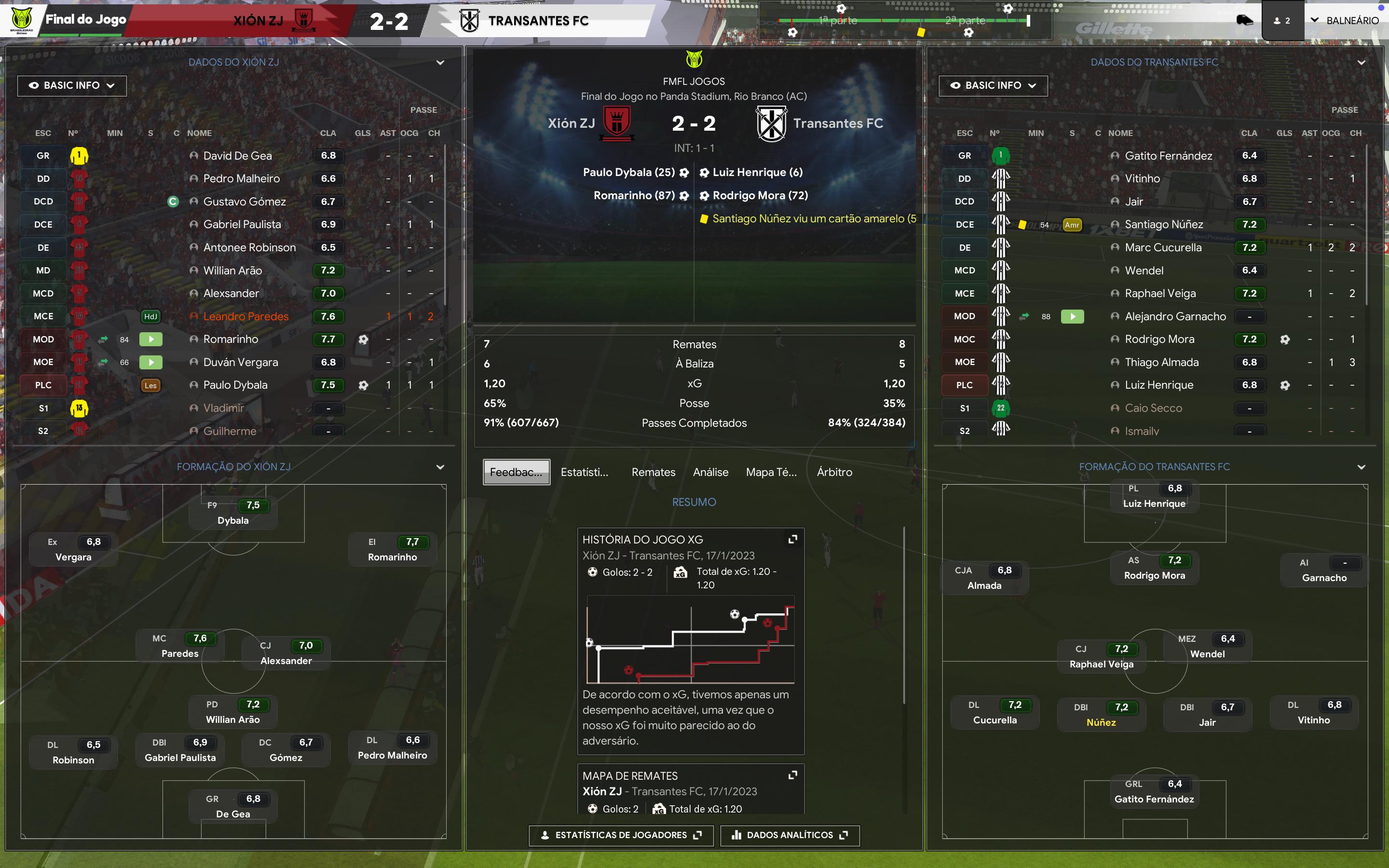Expand the História do Jogo xG panel
Image resolution: width=1389 pixels, height=868 pixels.
793,539
